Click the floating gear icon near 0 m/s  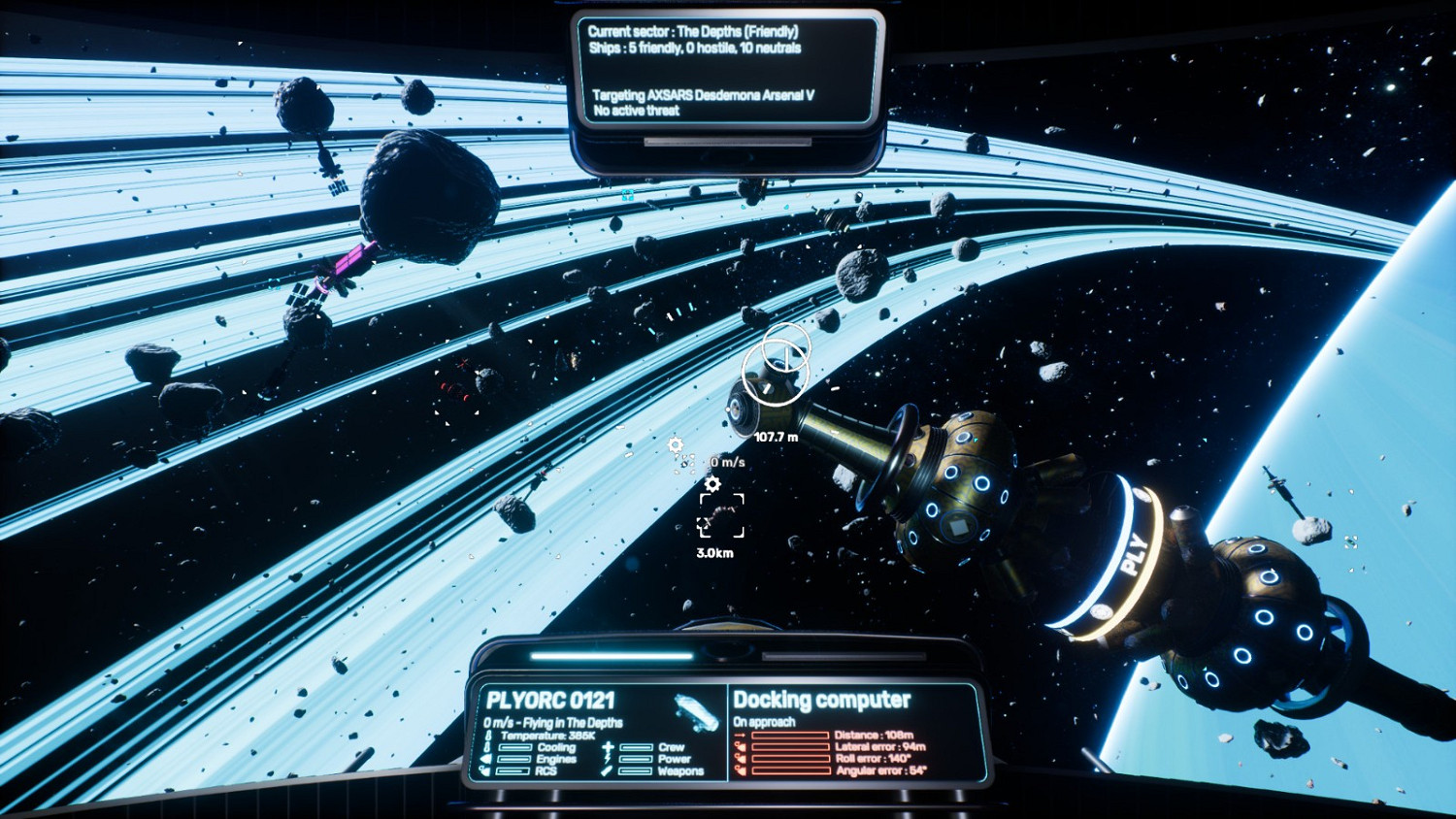[x=677, y=444]
